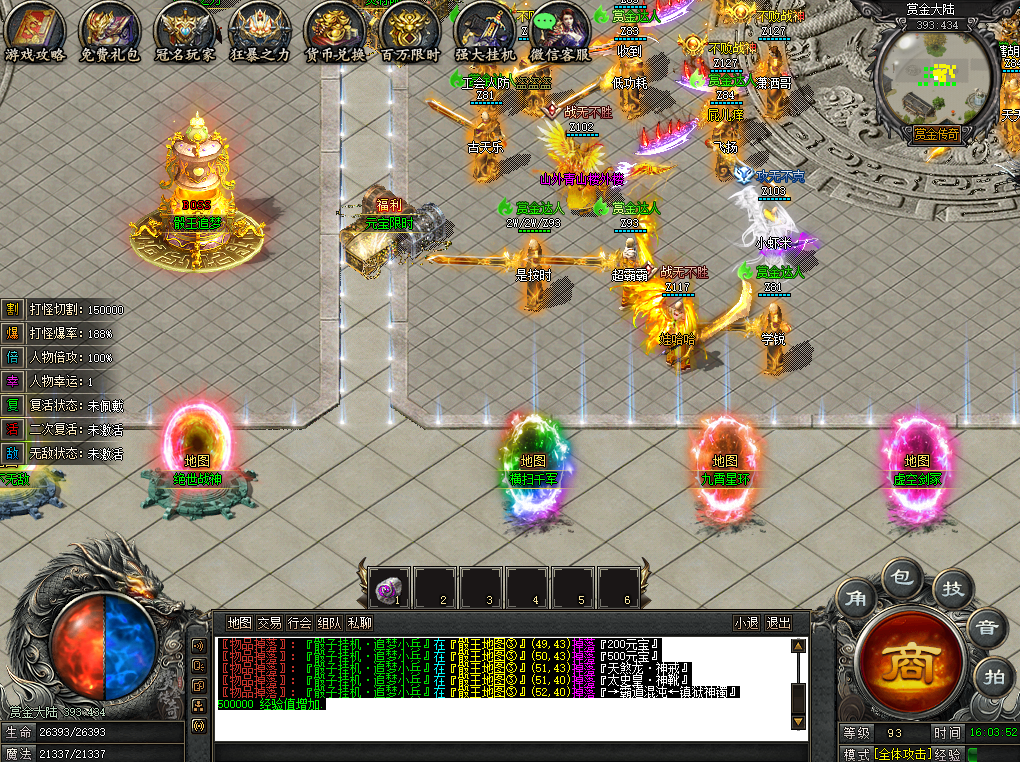Claim the 免费礼包 free gift pack
The image size is (1020, 762).
point(109,31)
